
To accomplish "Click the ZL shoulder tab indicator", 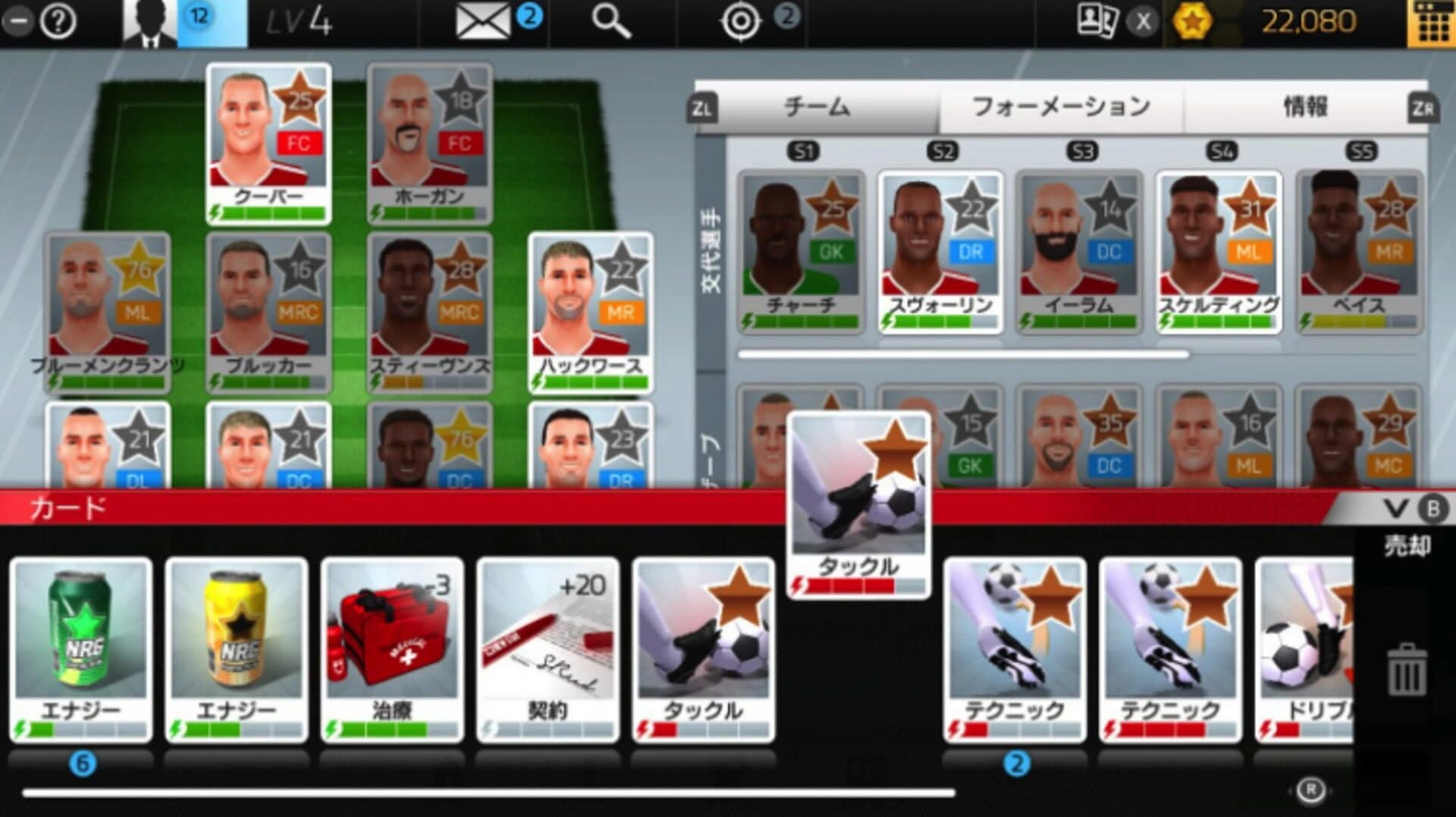I will 704,107.
